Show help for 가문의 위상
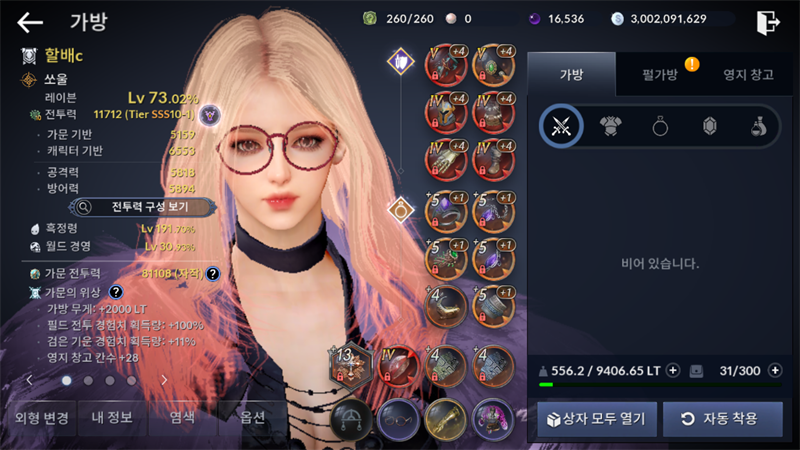Image resolution: width=800 pixels, height=450 pixels. click(x=116, y=292)
